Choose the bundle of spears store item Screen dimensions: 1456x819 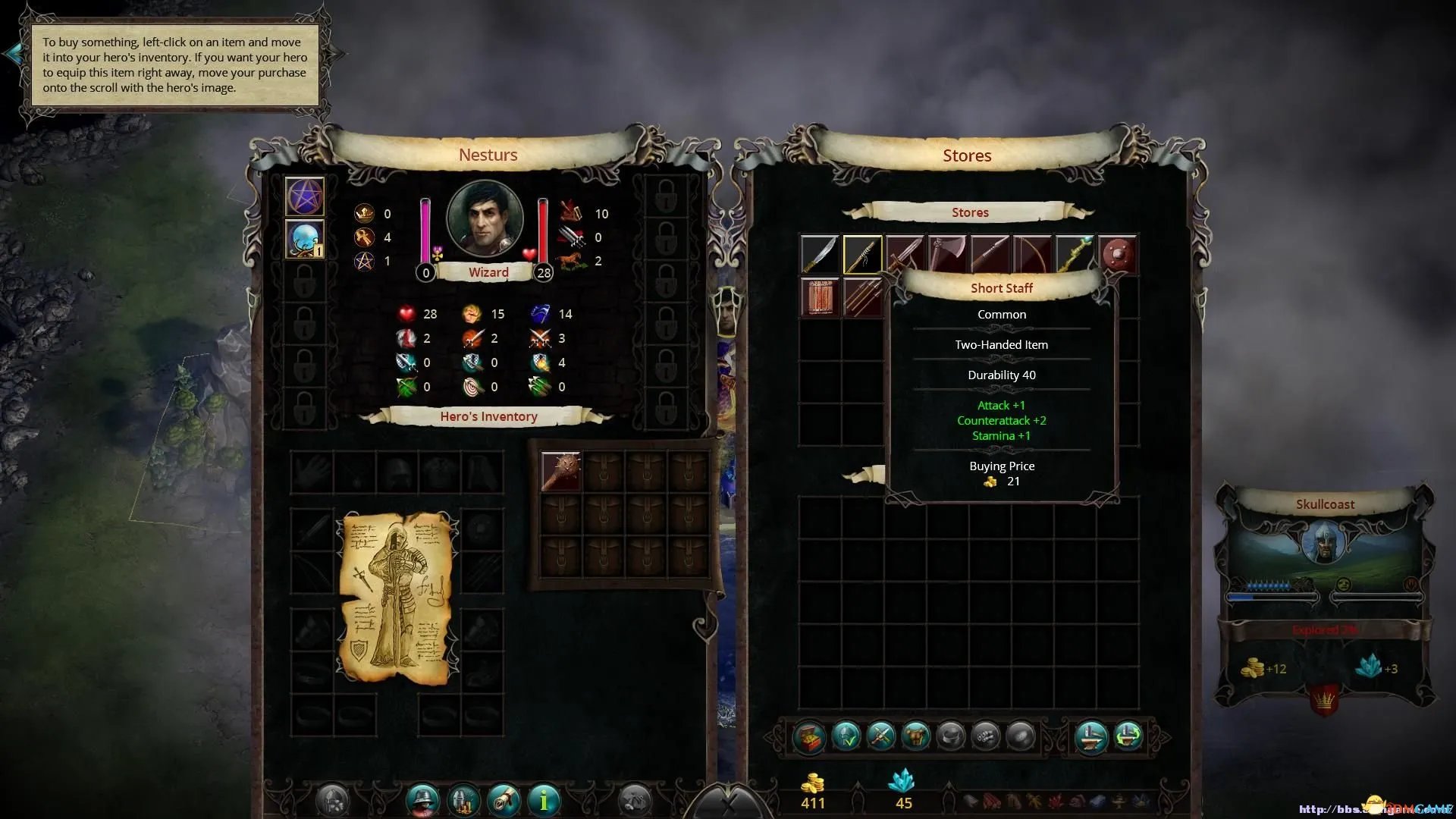[x=862, y=297]
